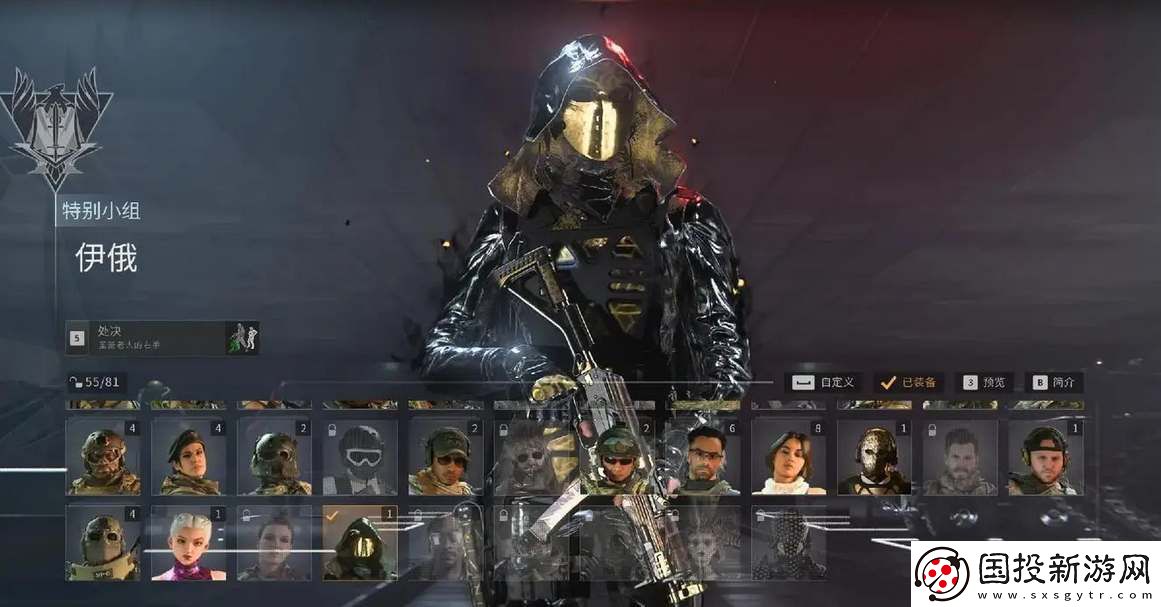Open the 国投新游网 watermark logo
Screen dimensions: 1161x607
1037,575
